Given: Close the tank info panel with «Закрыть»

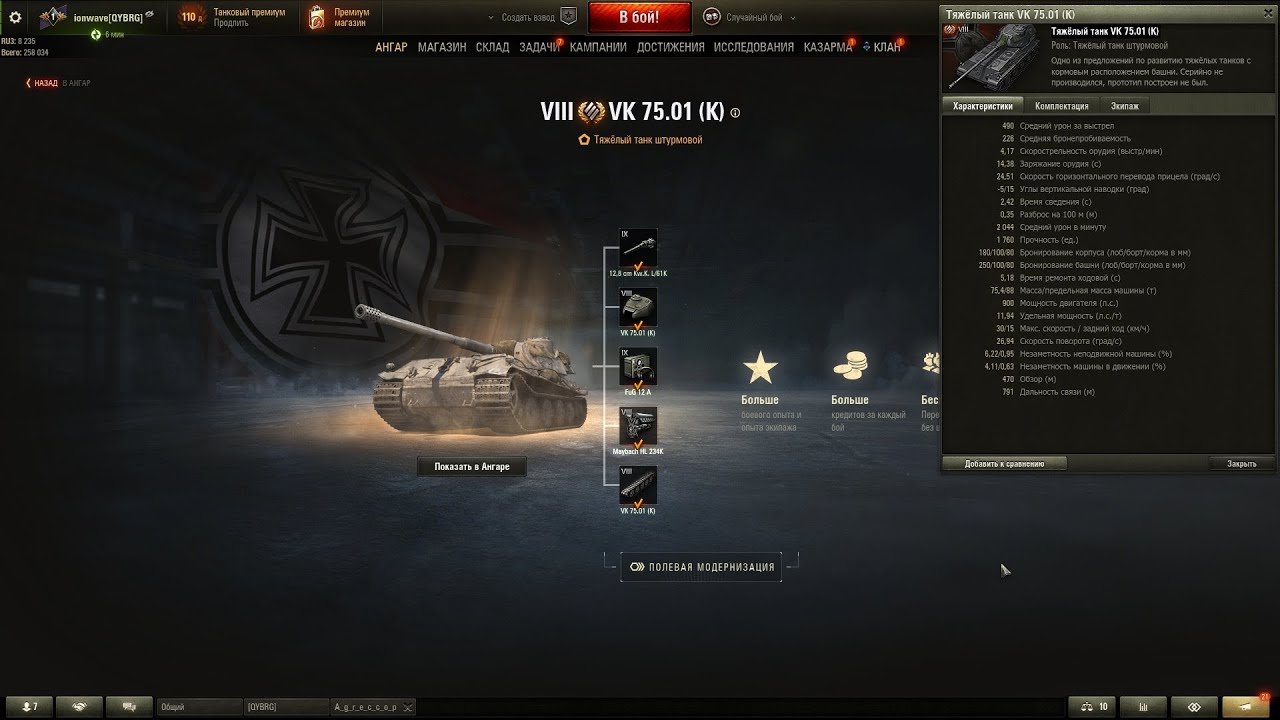Looking at the screenshot, I should tap(1241, 464).
